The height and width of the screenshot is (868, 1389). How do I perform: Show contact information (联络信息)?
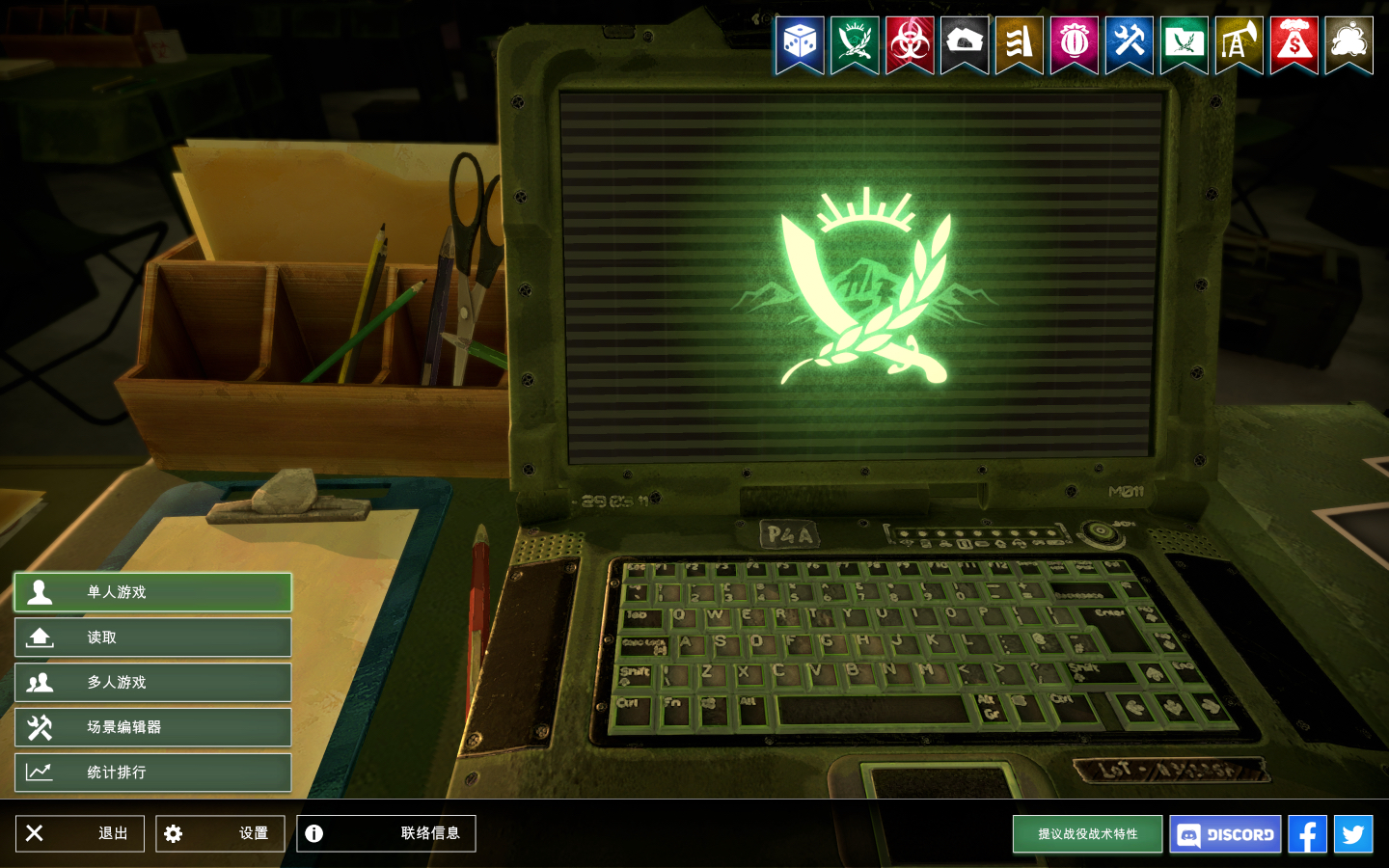click(386, 833)
